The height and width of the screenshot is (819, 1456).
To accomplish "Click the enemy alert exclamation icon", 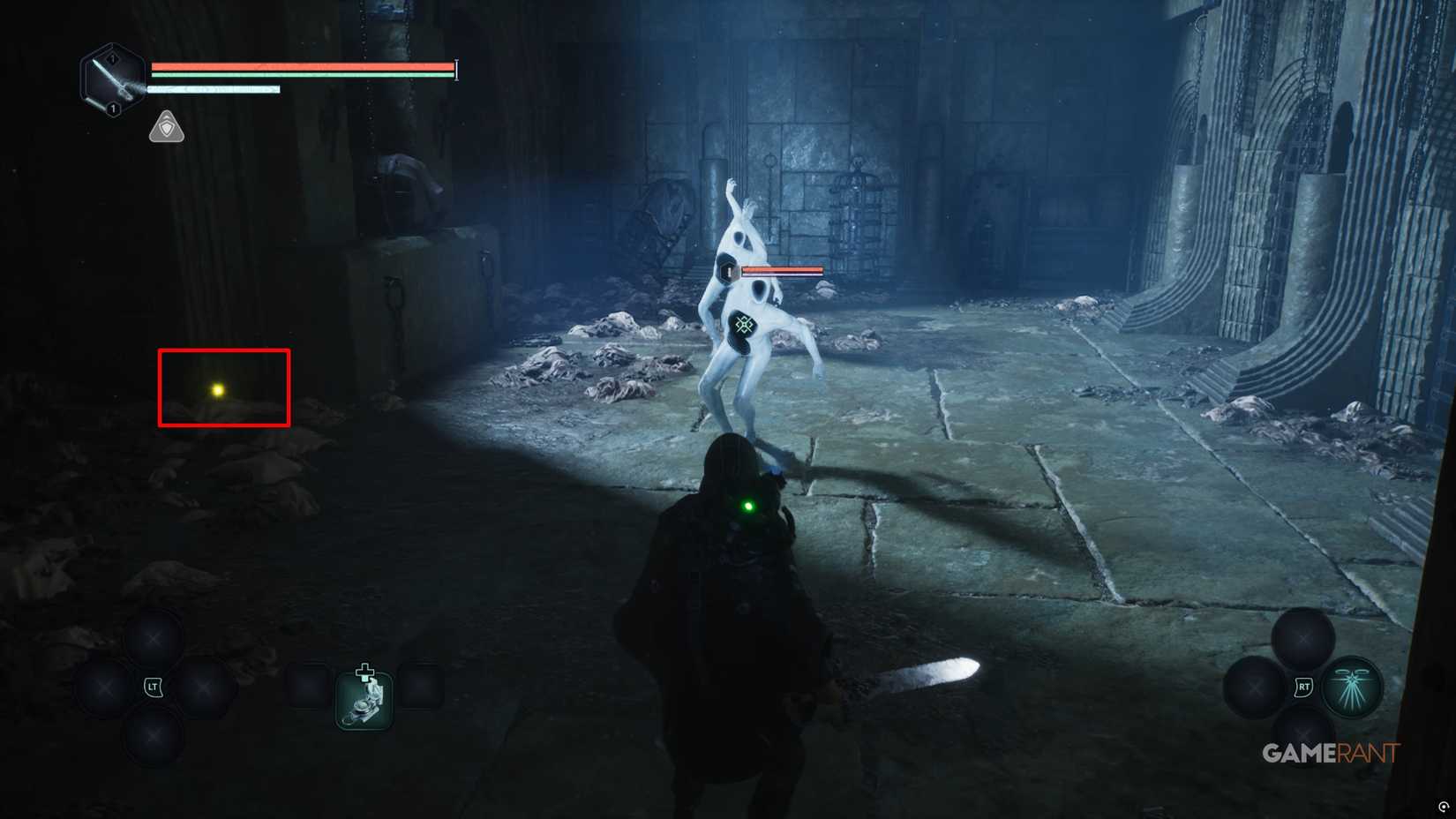I will pos(726,270).
